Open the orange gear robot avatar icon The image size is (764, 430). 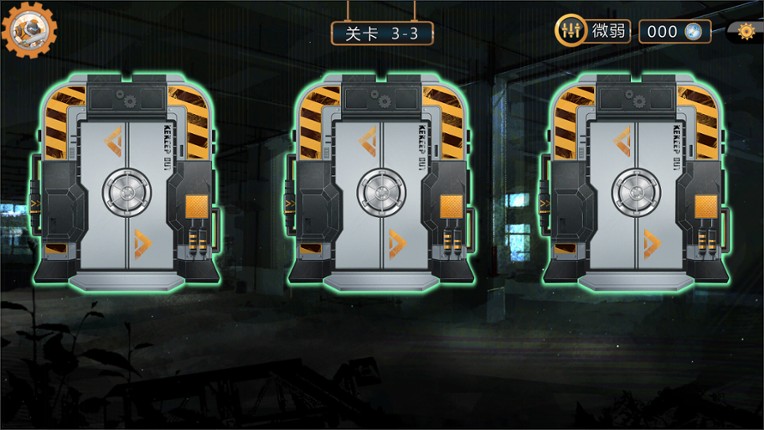[29, 30]
